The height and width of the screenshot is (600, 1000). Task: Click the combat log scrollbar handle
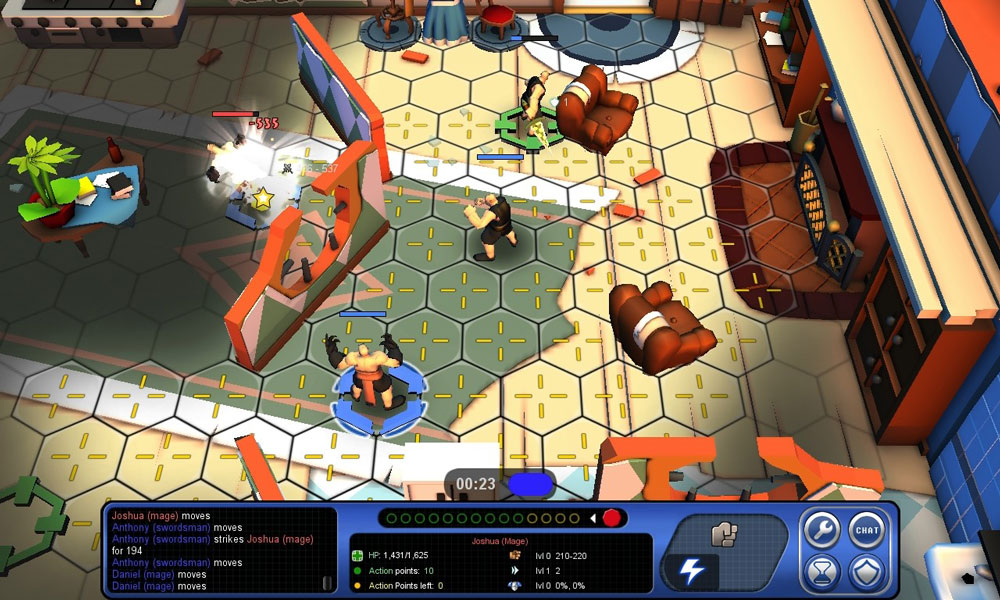[x=325, y=582]
